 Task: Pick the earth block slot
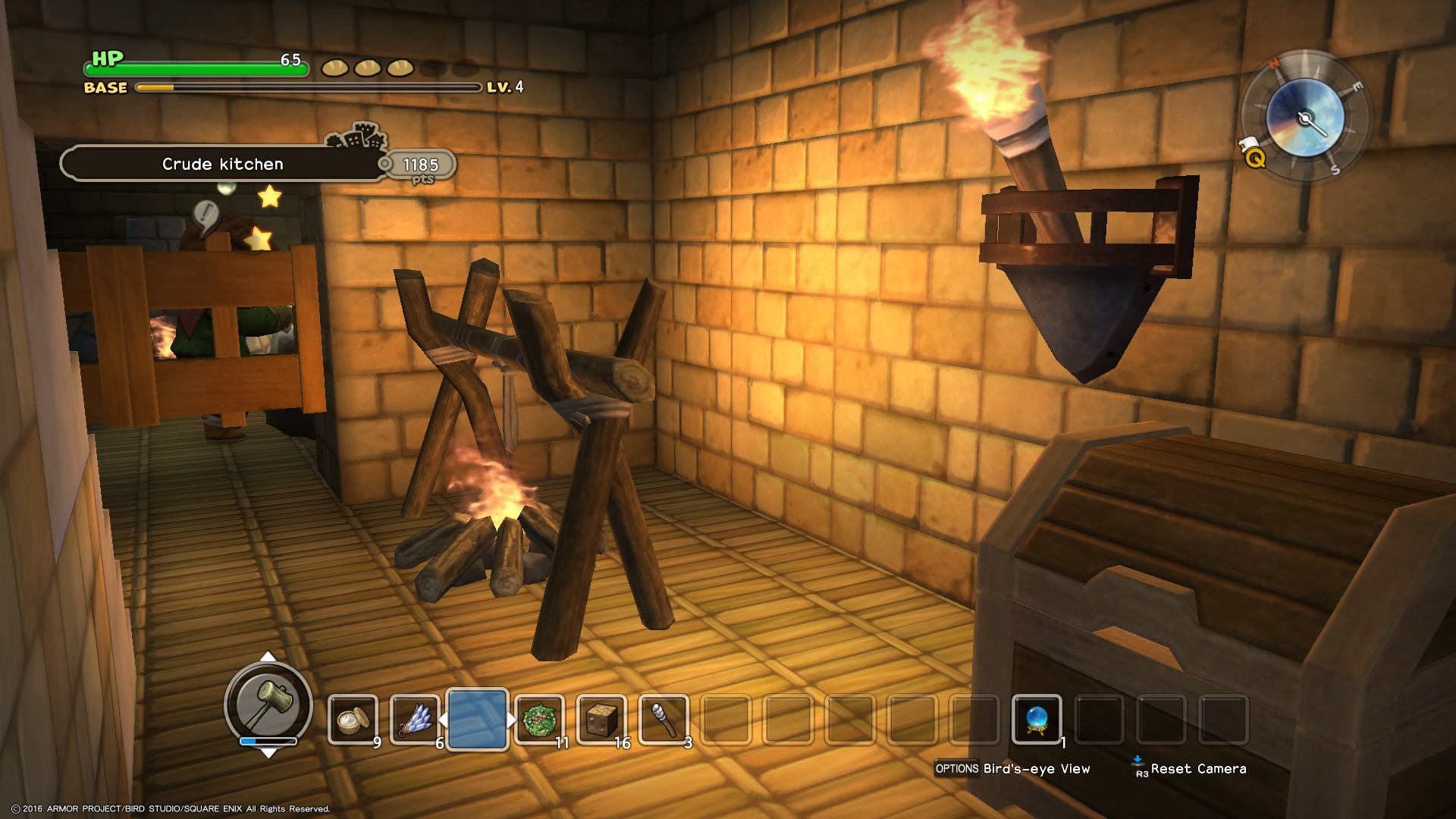(601, 719)
